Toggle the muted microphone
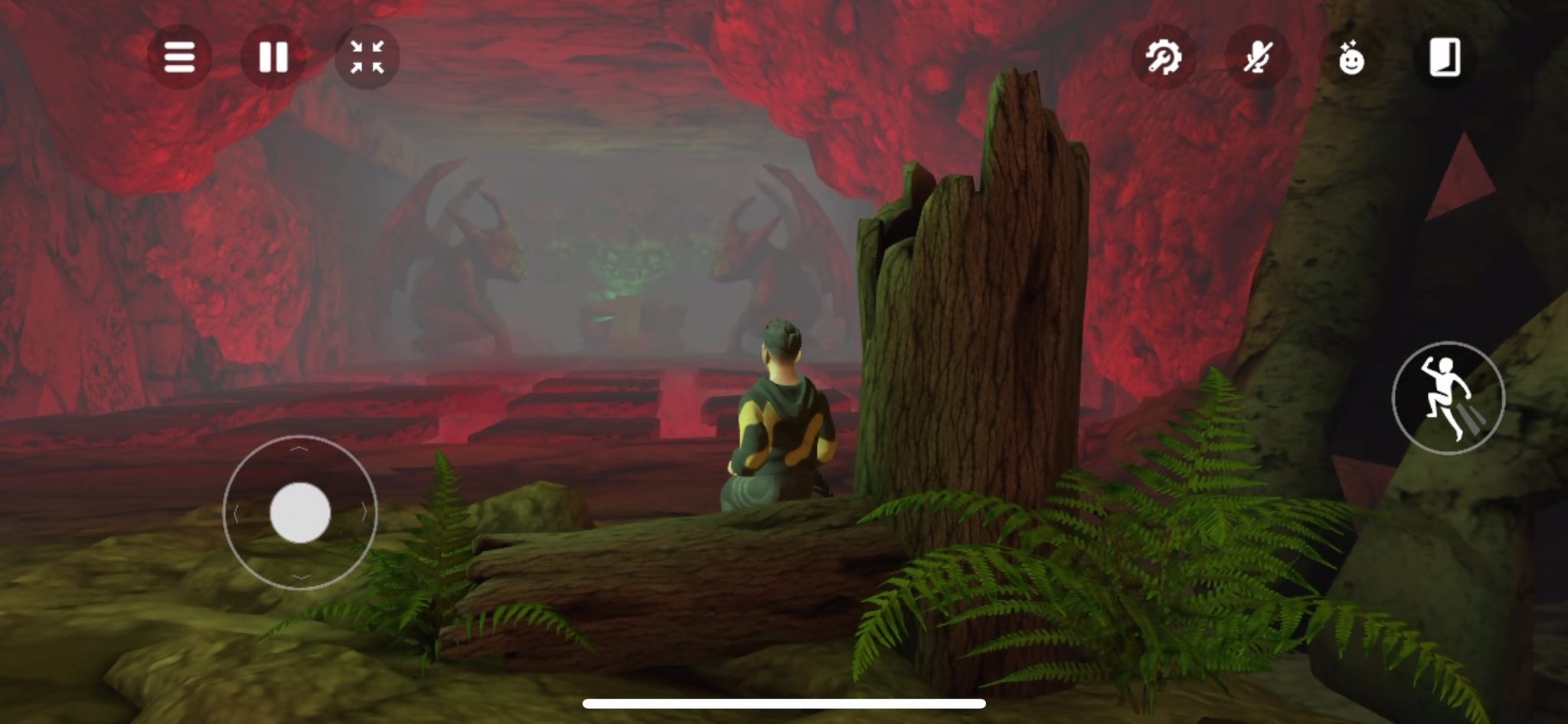Viewport: 1568px width, 724px height. [1257, 57]
